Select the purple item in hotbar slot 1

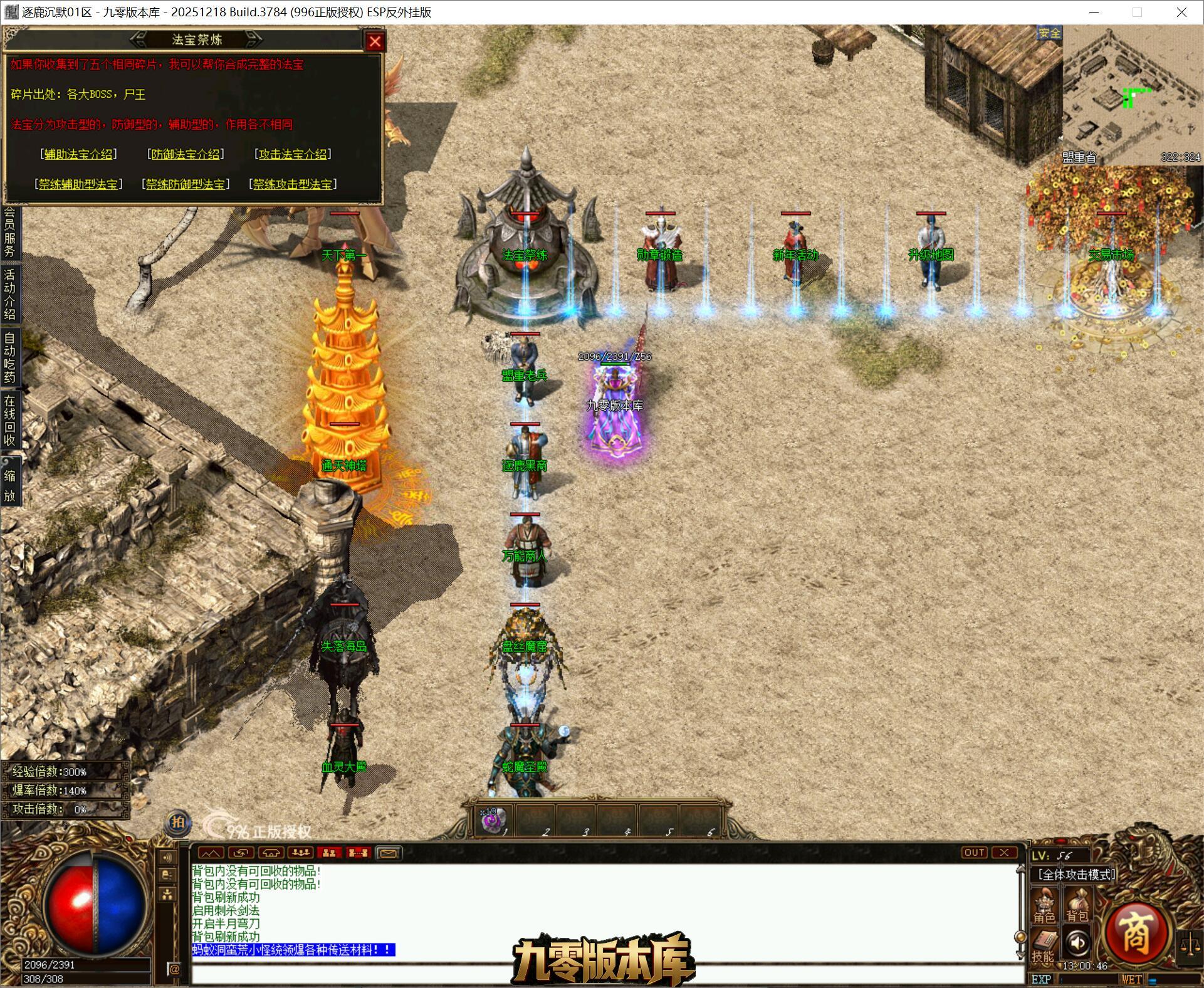pyautogui.click(x=493, y=820)
